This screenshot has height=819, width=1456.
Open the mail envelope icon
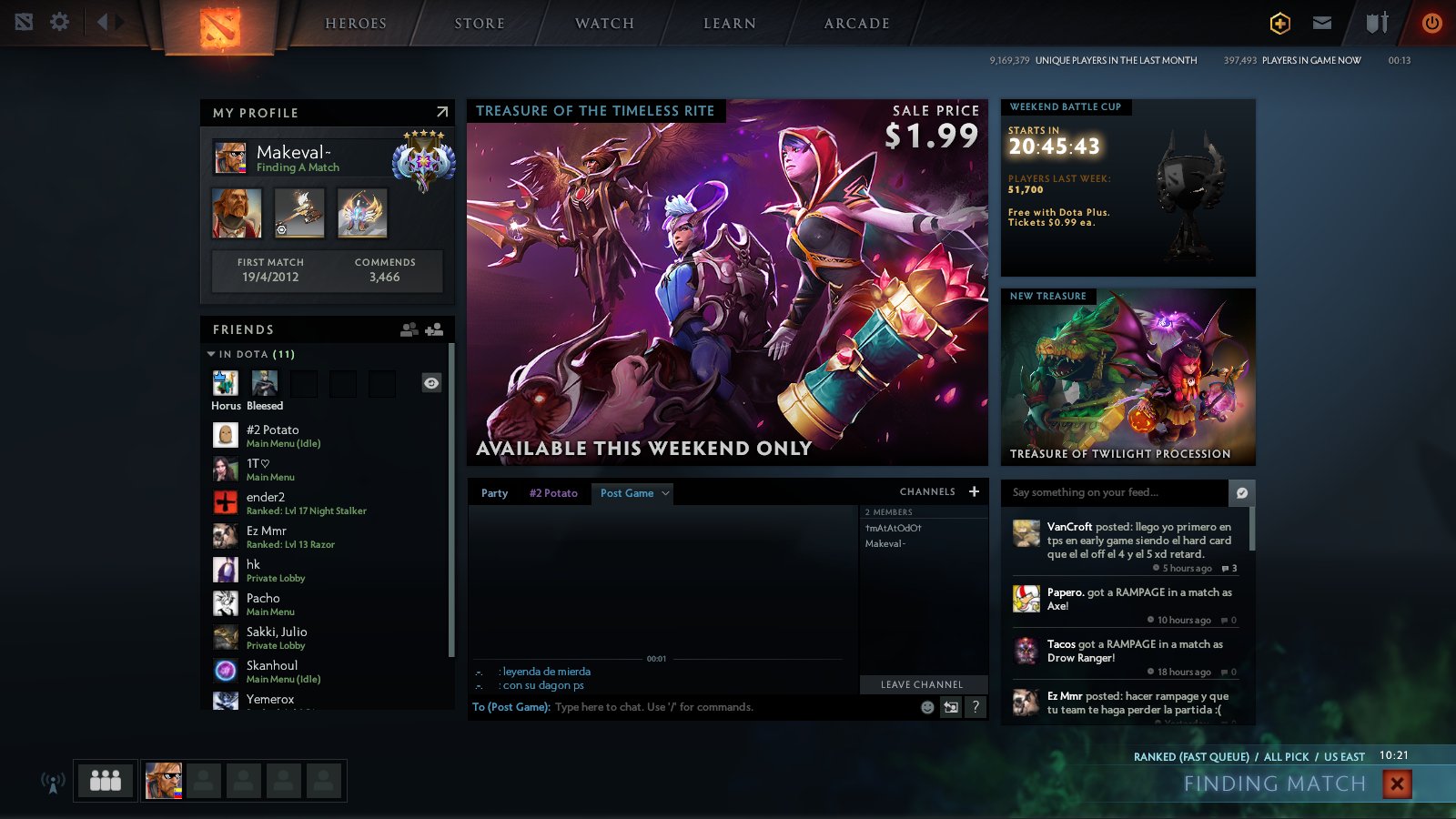point(1322,23)
